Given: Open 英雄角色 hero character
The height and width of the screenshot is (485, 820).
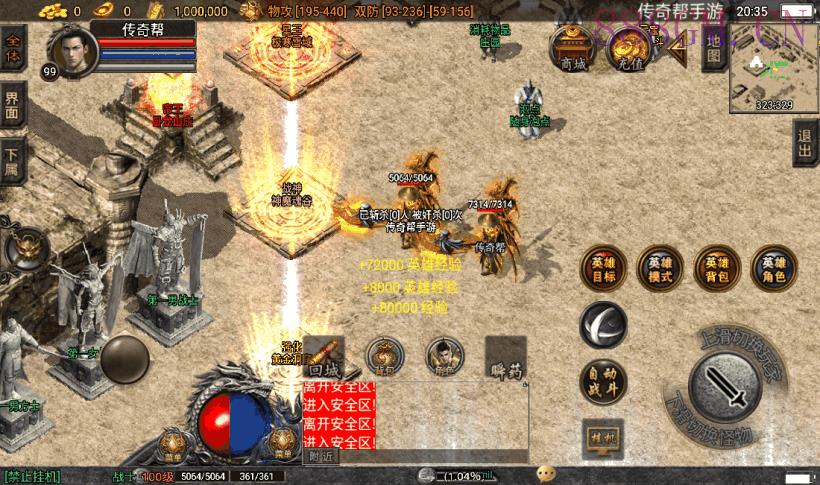Looking at the screenshot, I should pyautogui.click(x=774, y=268).
